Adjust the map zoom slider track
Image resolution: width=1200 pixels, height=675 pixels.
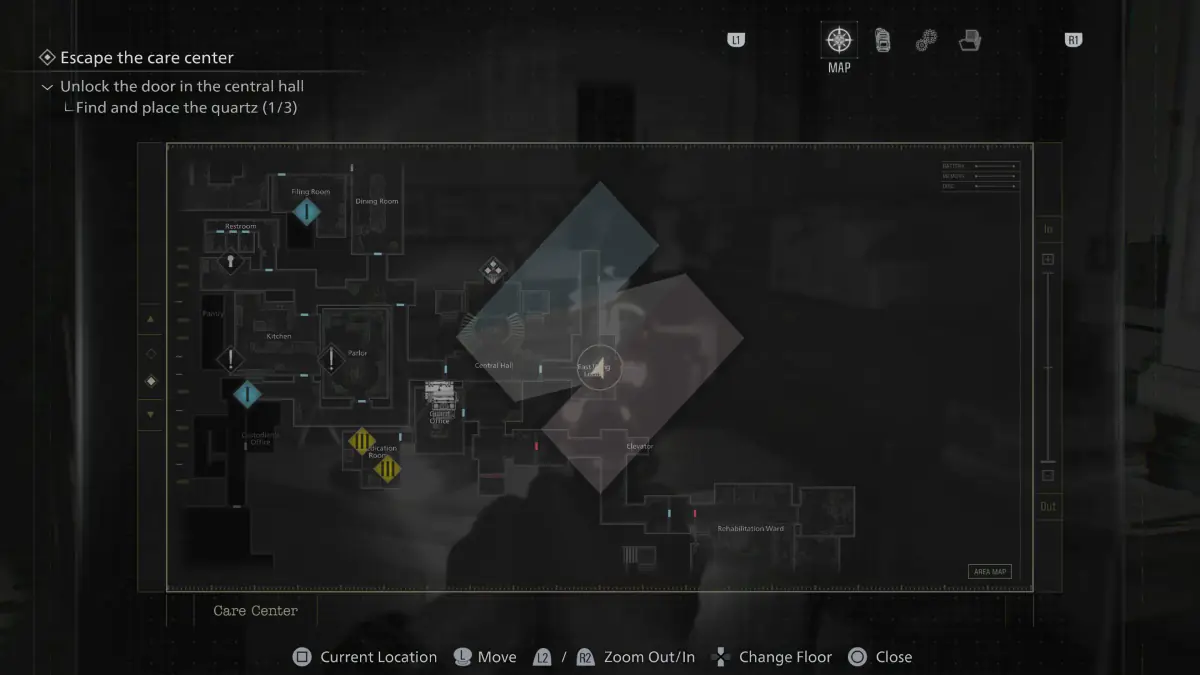[1048, 368]
